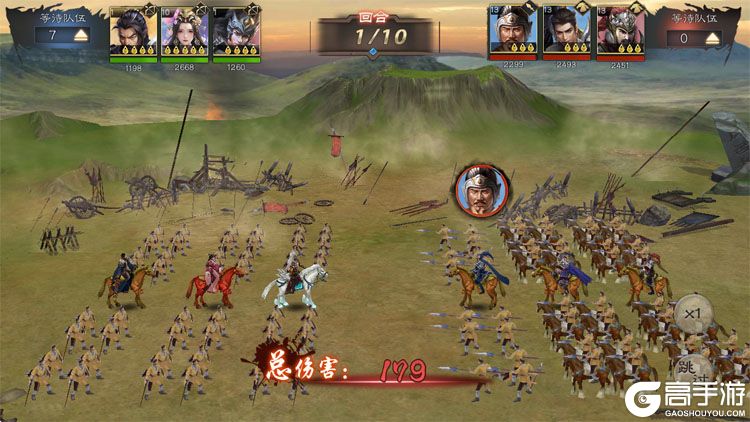Toggle the x1 battle speed button

click(x=691, y=315)
